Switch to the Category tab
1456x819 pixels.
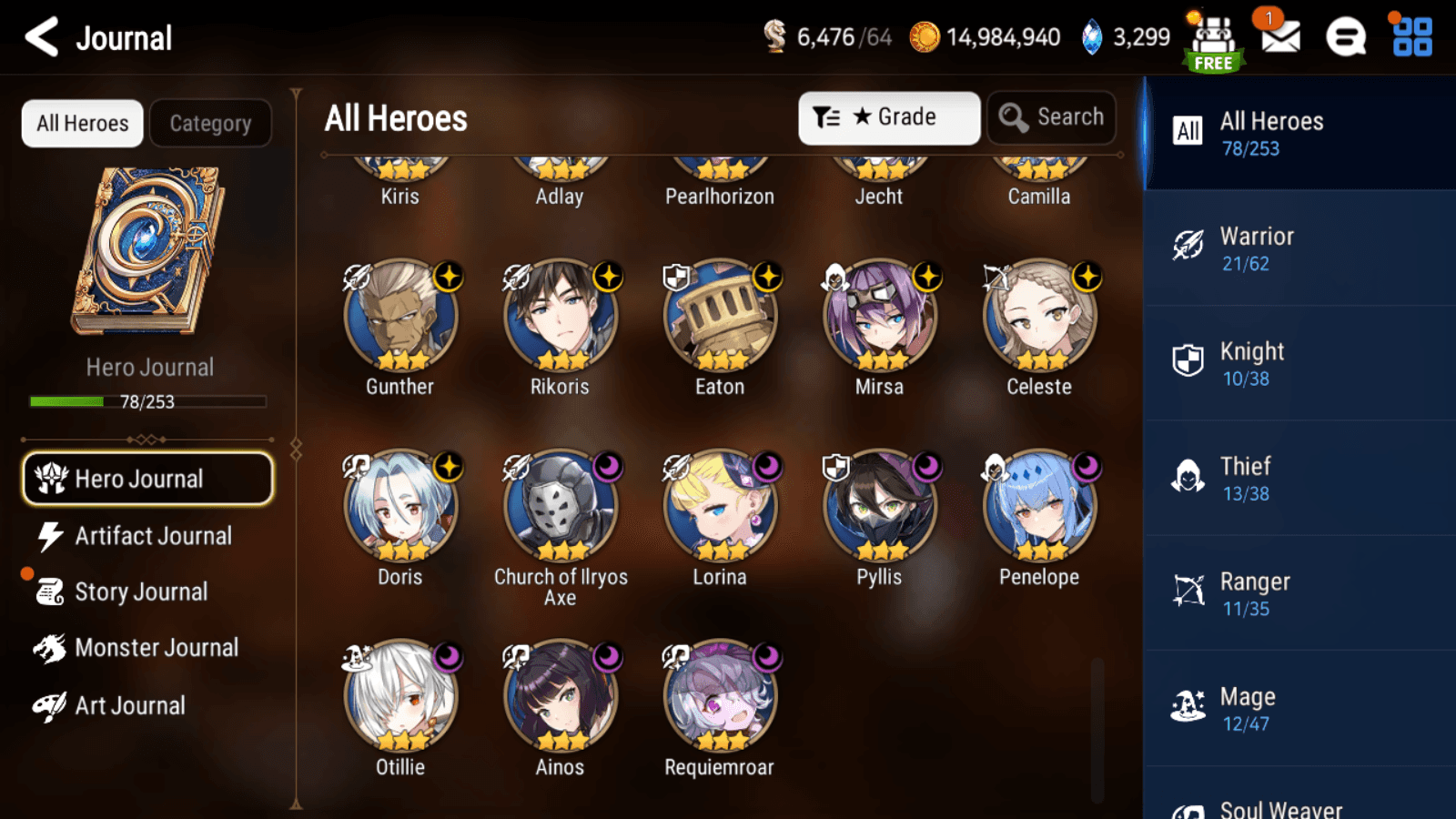click(211, 123)
